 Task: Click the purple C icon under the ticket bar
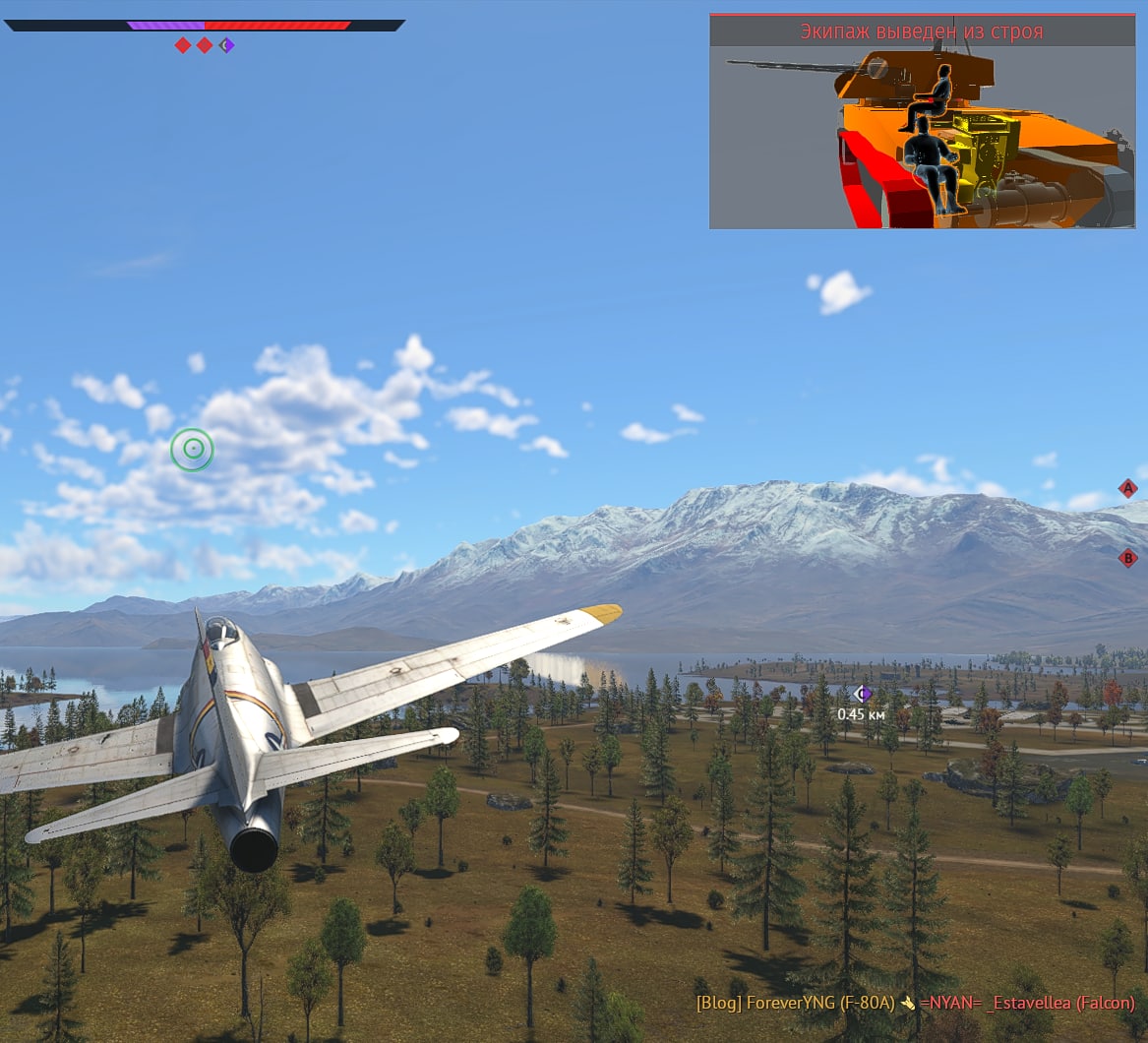227,45
